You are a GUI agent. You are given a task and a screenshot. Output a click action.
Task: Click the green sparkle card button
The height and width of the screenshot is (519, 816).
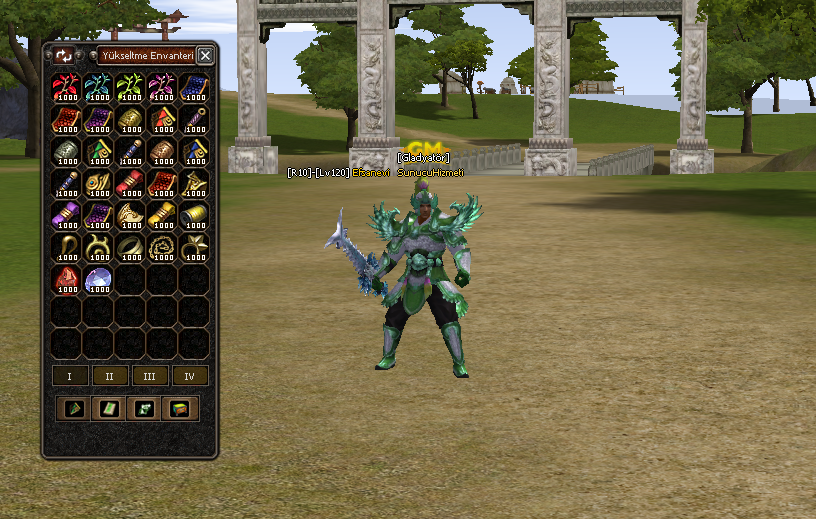[x=143, y=408]
